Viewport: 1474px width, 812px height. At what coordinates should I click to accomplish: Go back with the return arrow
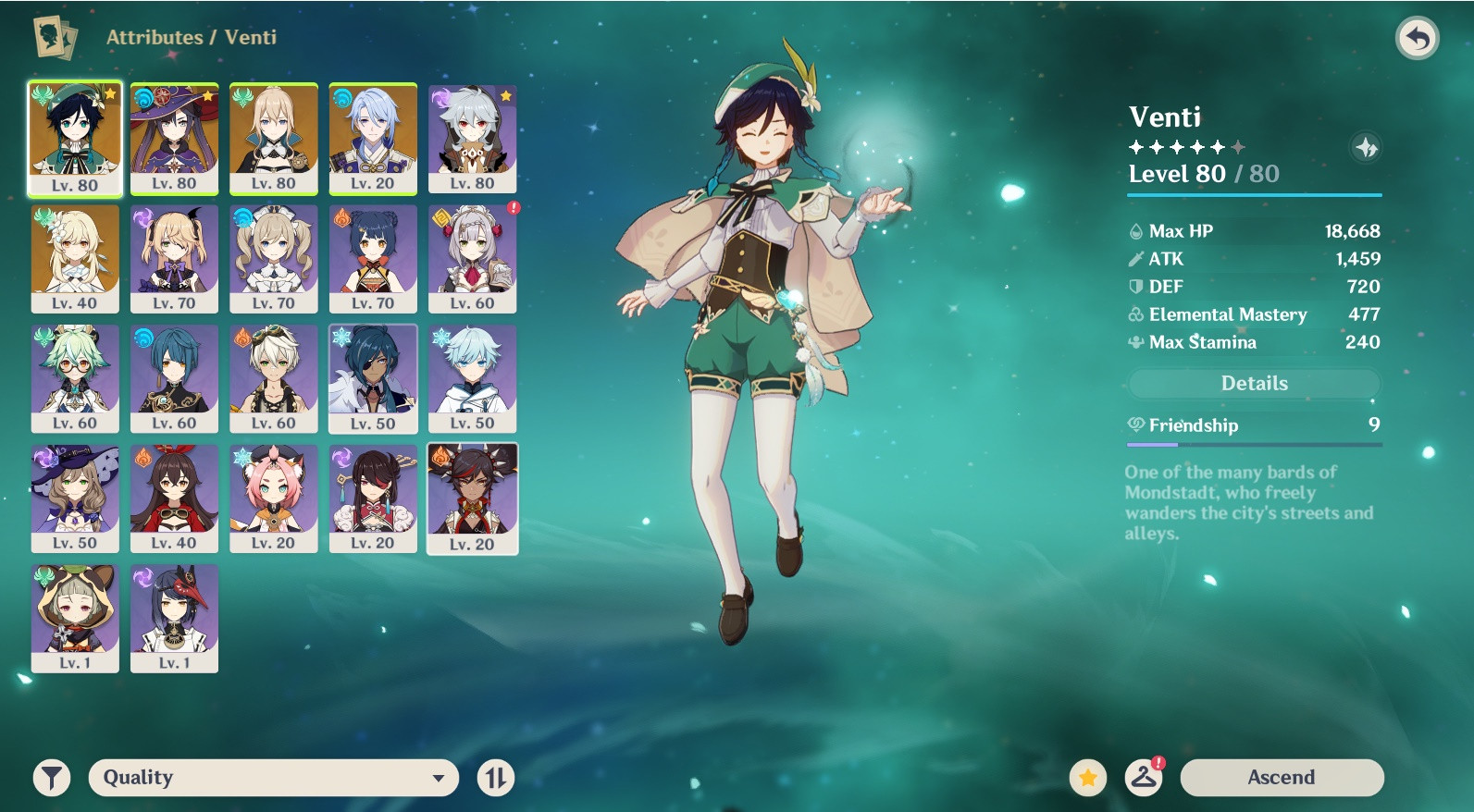click(x=1417, y=38)
